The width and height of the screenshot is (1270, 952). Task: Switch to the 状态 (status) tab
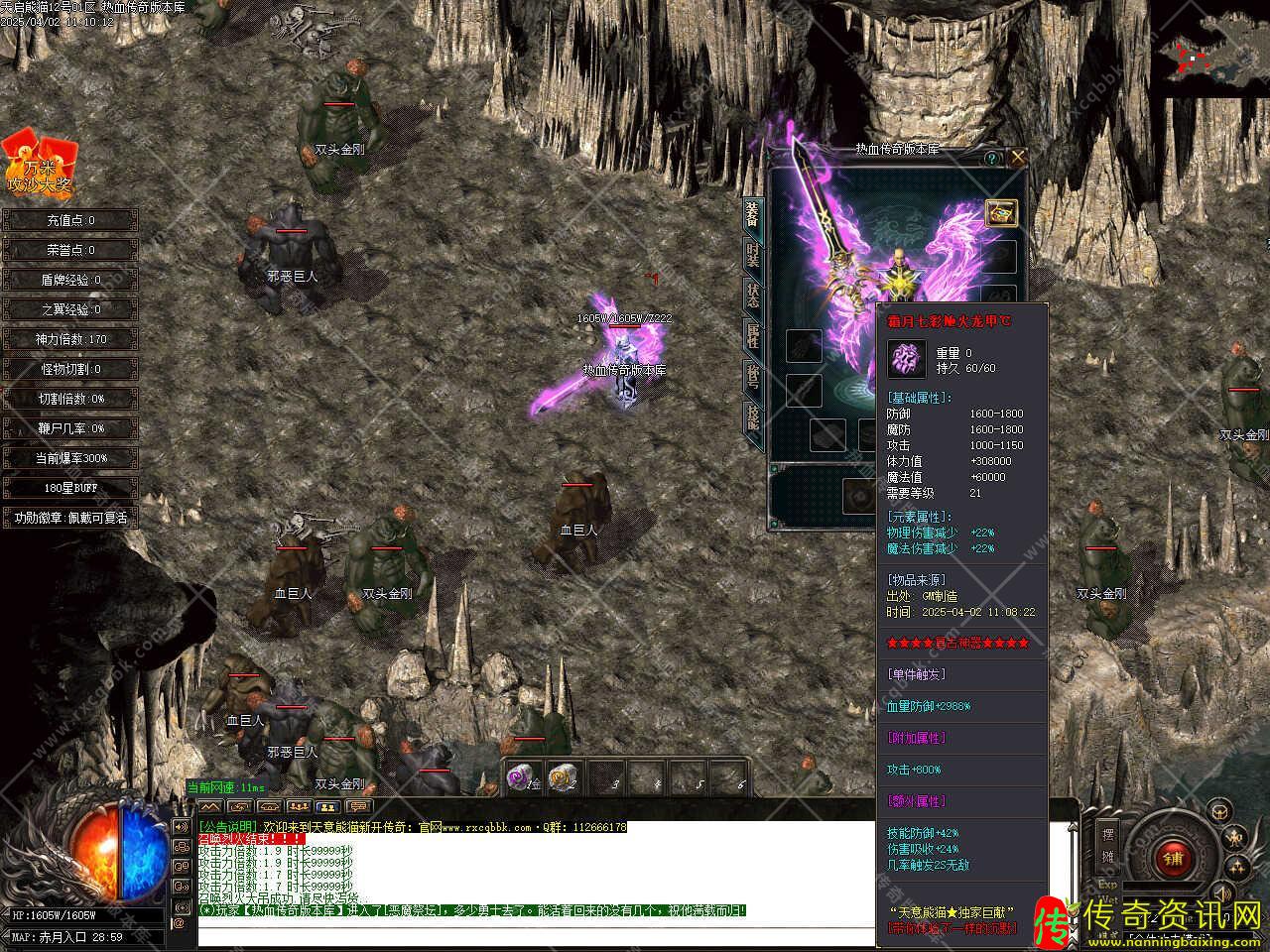click(x=753, y=295)
